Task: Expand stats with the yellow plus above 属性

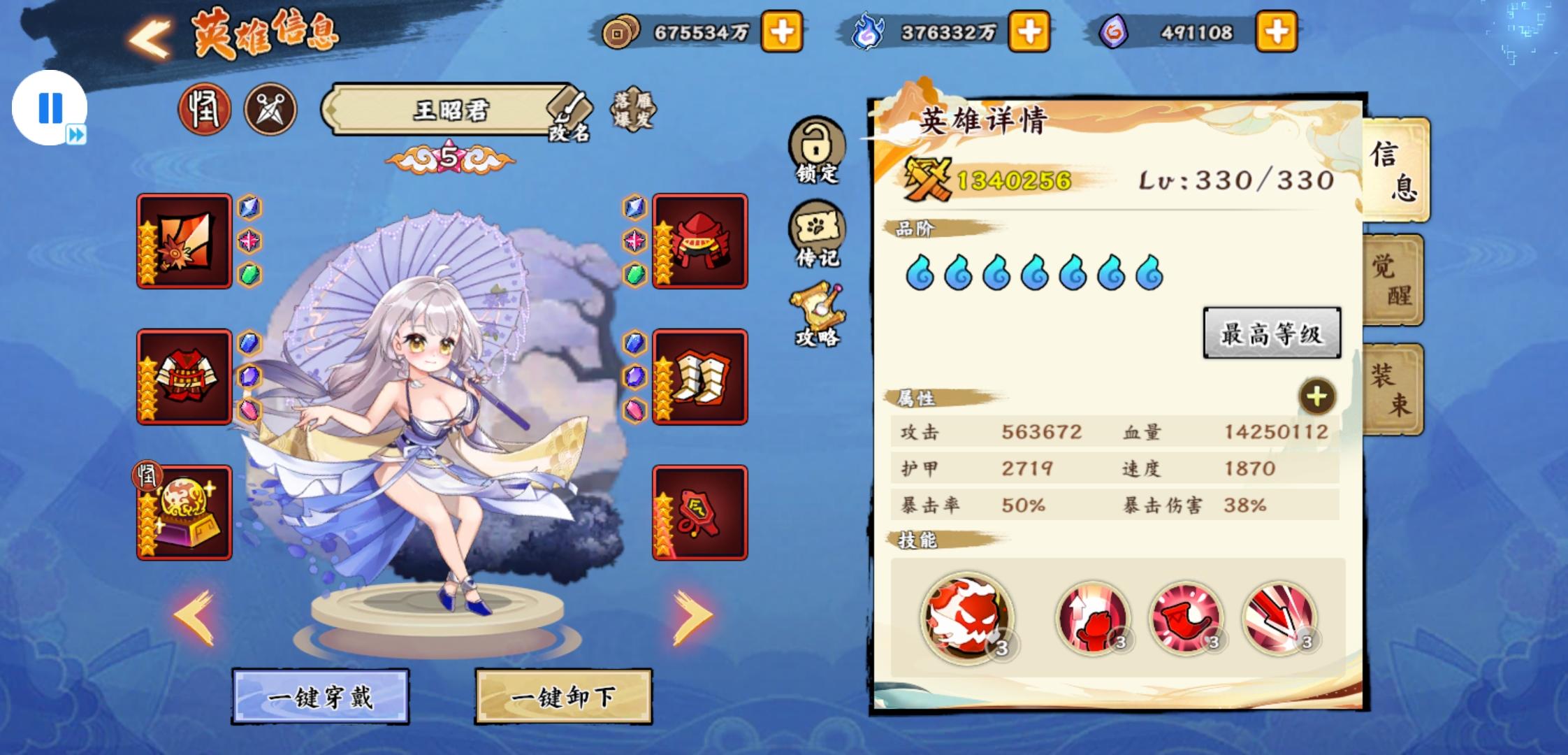Action: pos(1316,397)
